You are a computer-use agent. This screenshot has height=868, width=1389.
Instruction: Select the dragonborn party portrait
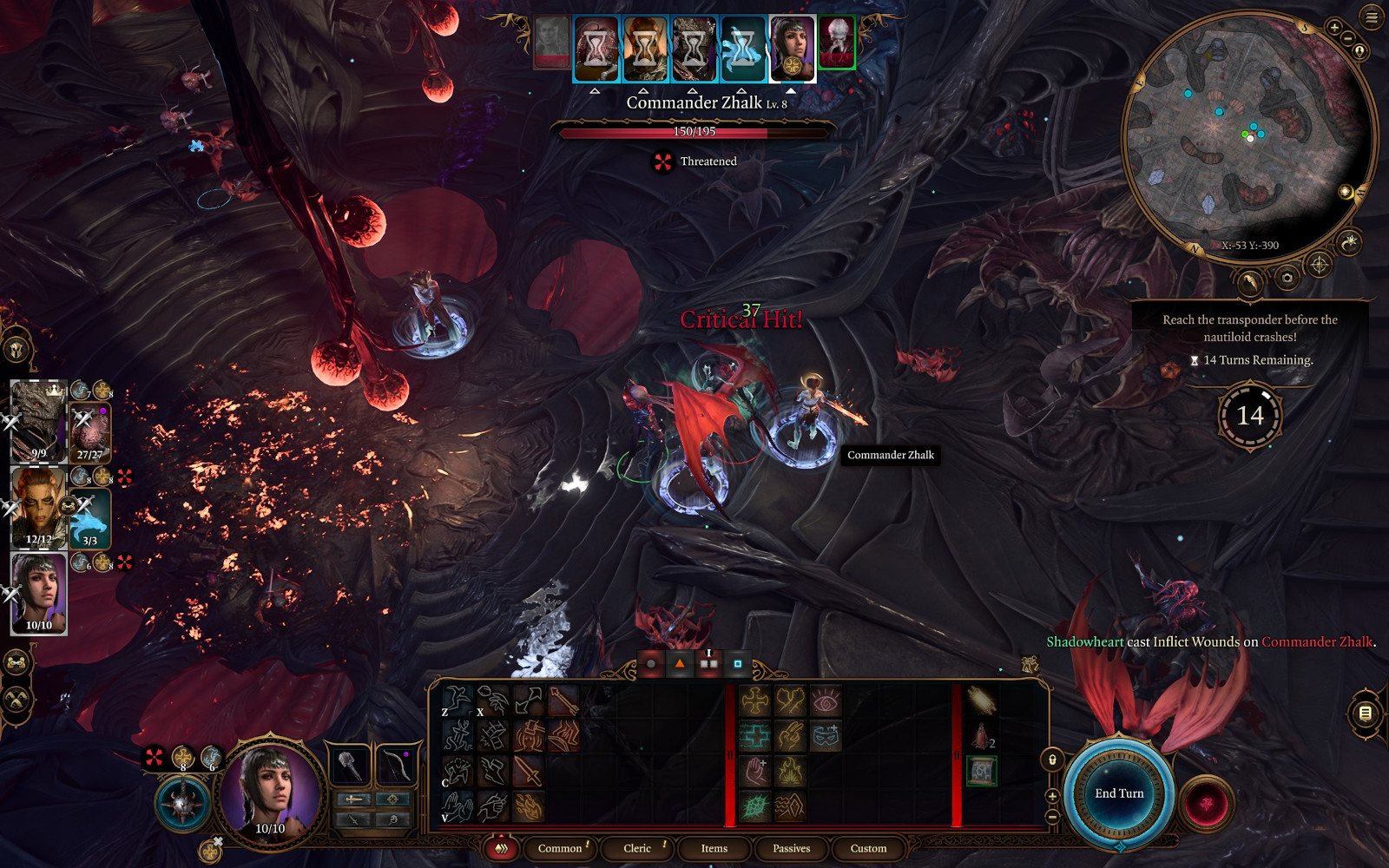coord(38,421)
